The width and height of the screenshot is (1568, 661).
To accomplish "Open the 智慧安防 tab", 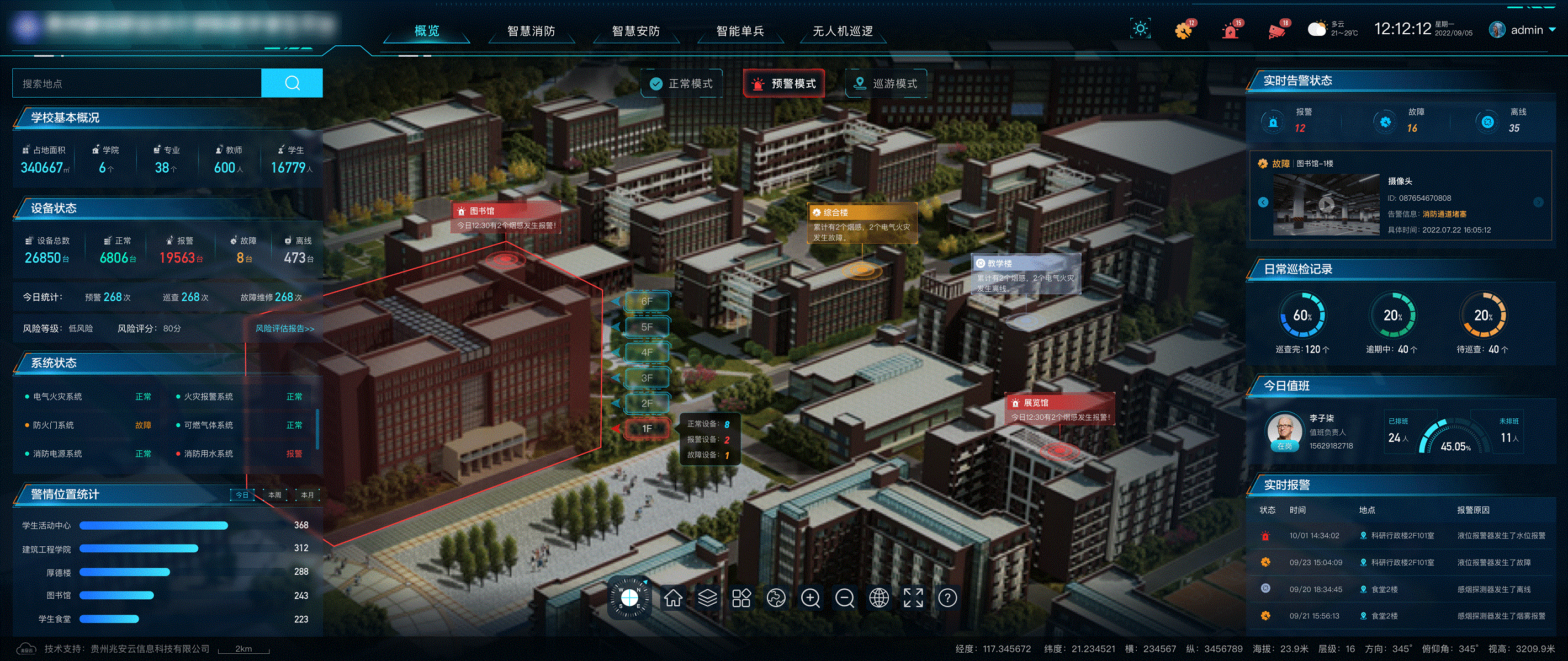I will pyautogui.click(x=635, y=31).
